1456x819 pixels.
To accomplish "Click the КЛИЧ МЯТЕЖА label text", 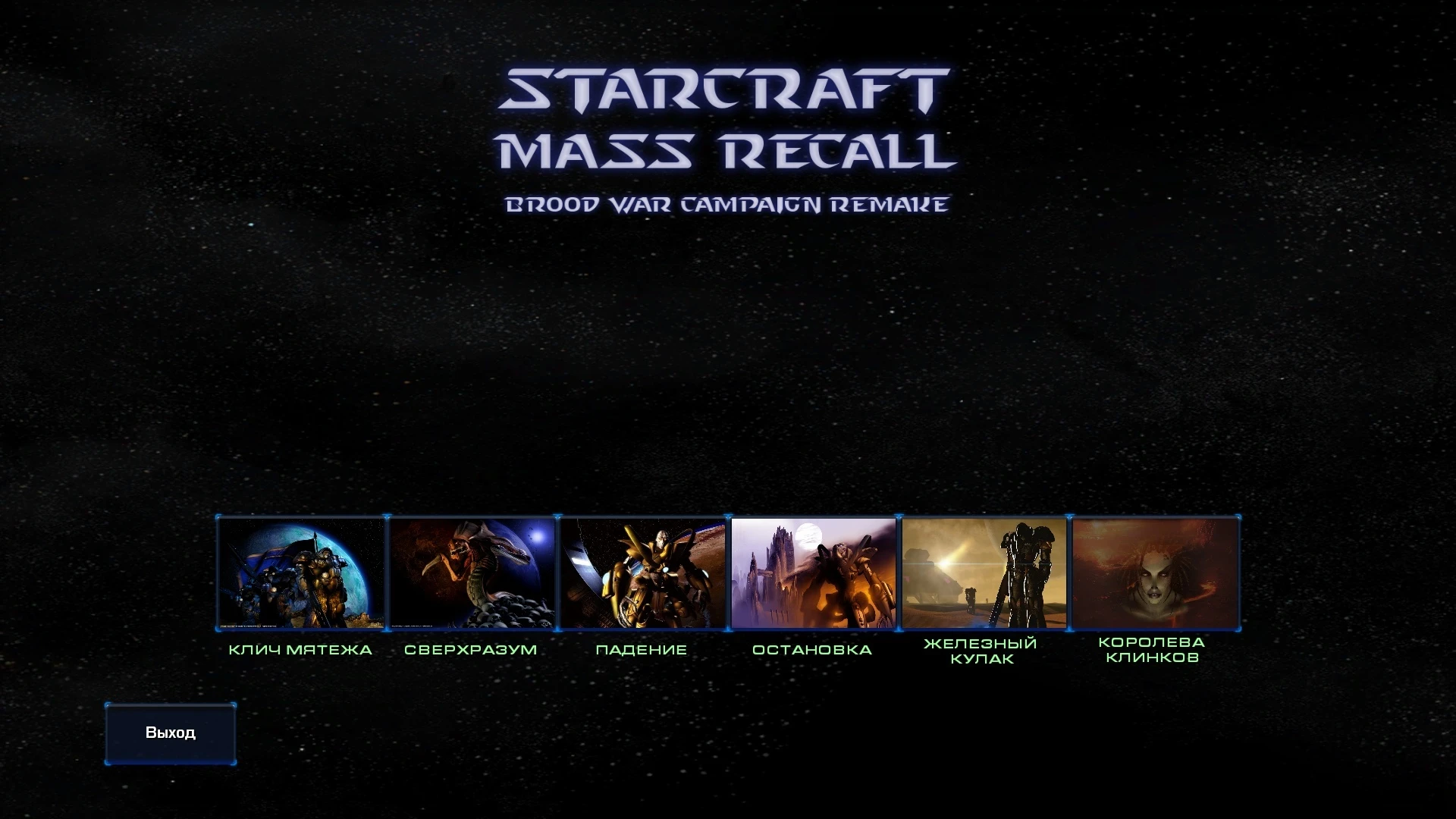I will [x=300, y=649].
